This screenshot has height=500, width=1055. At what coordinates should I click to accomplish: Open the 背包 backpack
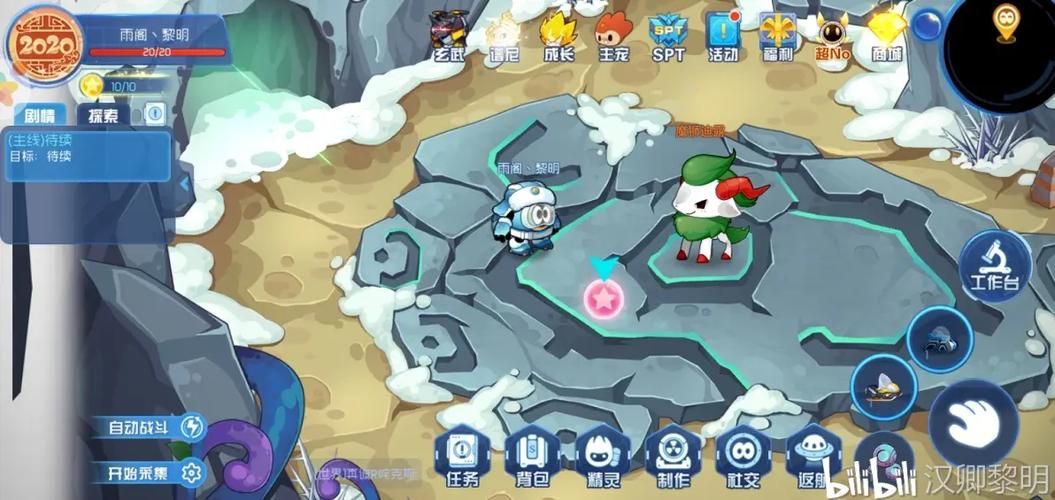532,458
